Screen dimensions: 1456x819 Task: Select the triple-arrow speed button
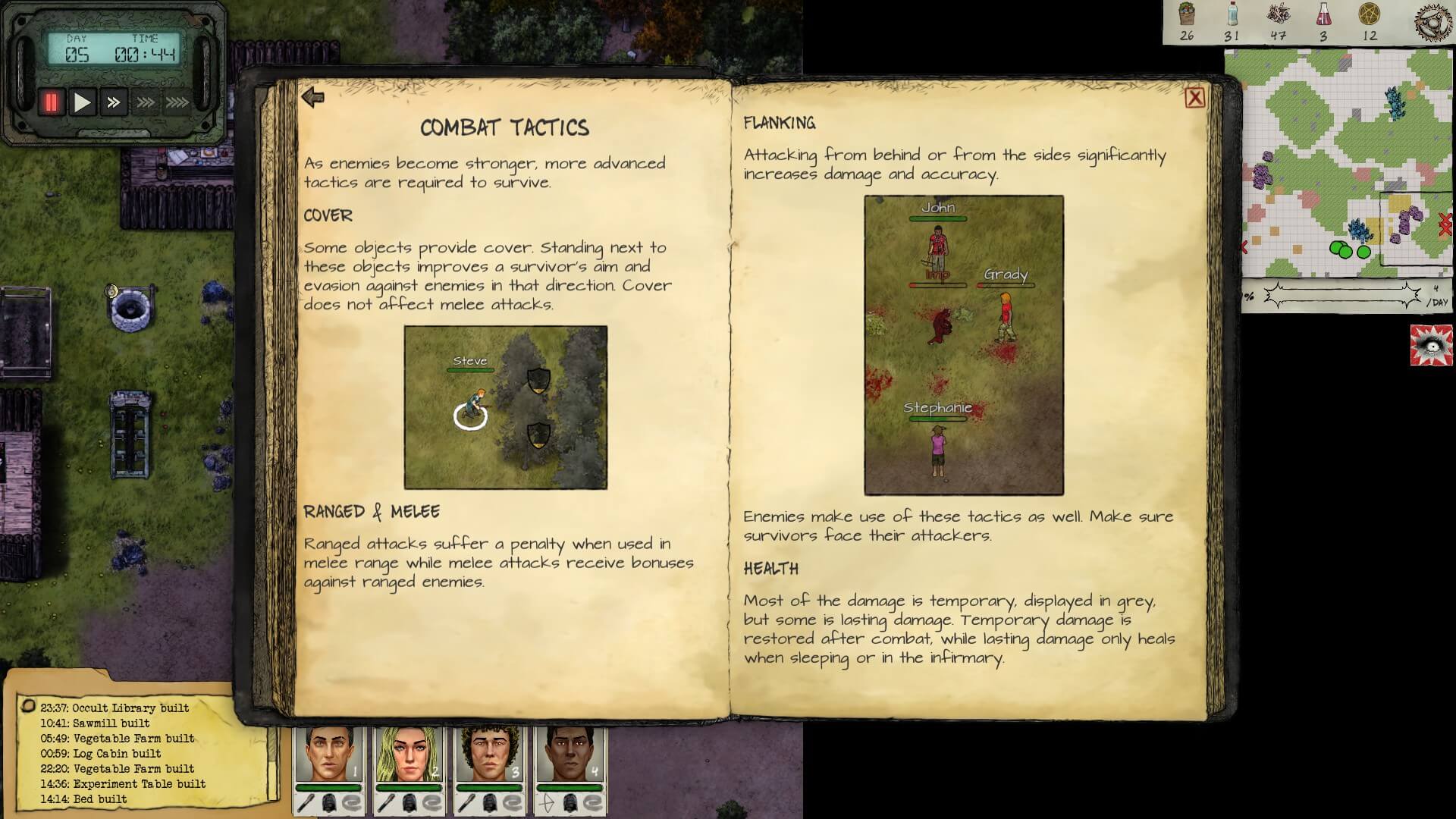pyautogui.click(x=145, y=102)
